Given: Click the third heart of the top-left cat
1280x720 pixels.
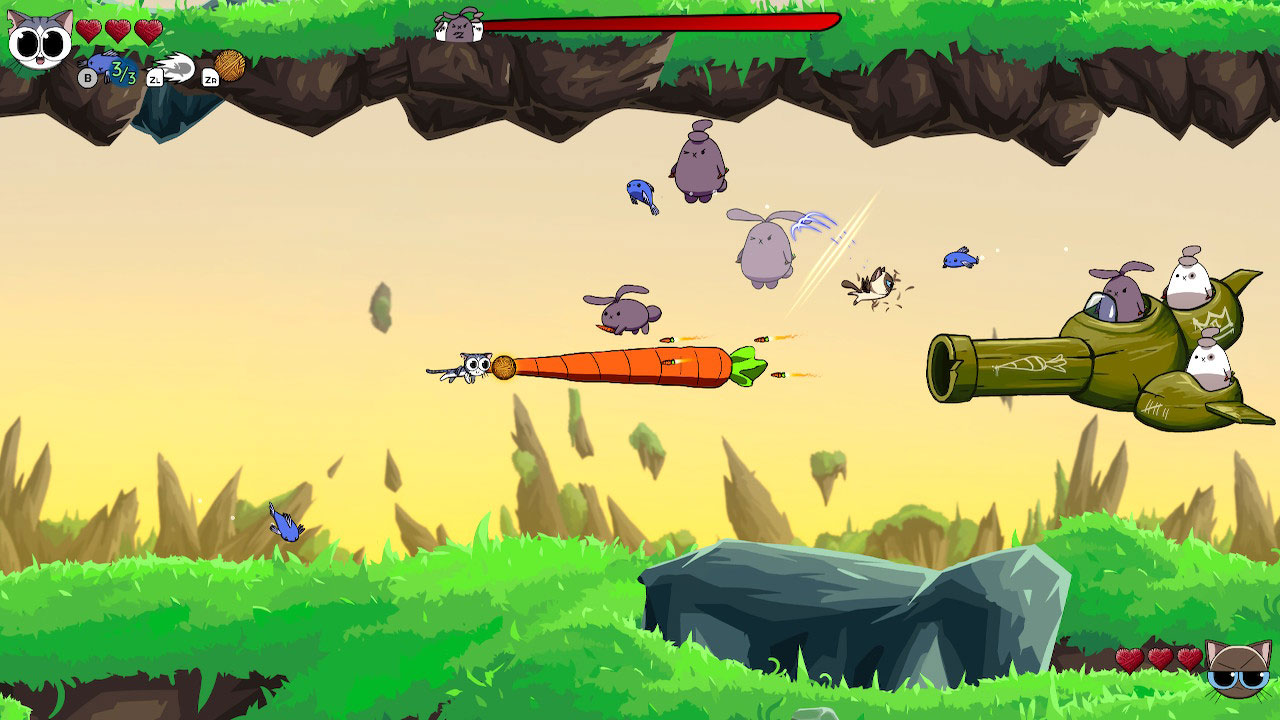Looking at the screenshot, I should pyautogui.click(x=148, y=30).
